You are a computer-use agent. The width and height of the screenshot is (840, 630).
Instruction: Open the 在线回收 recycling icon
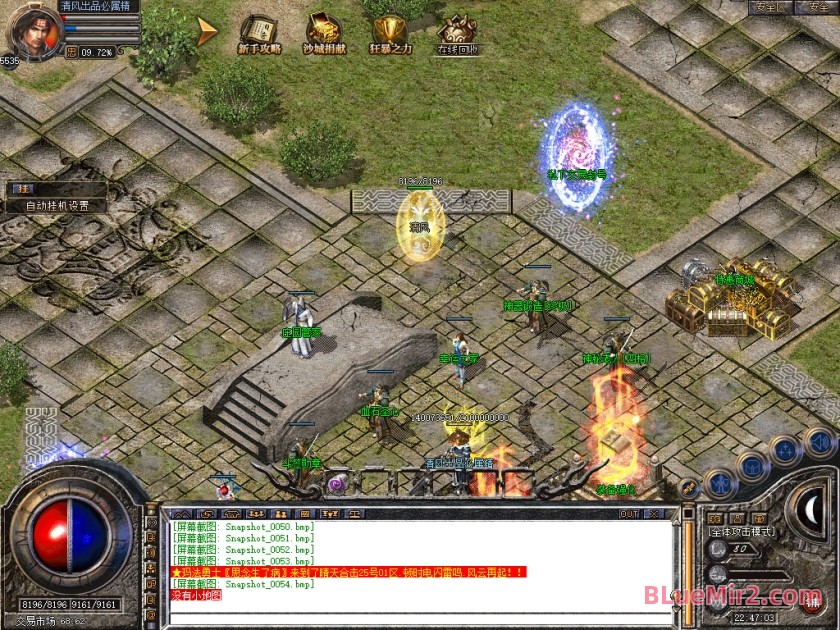click(457, 34)
